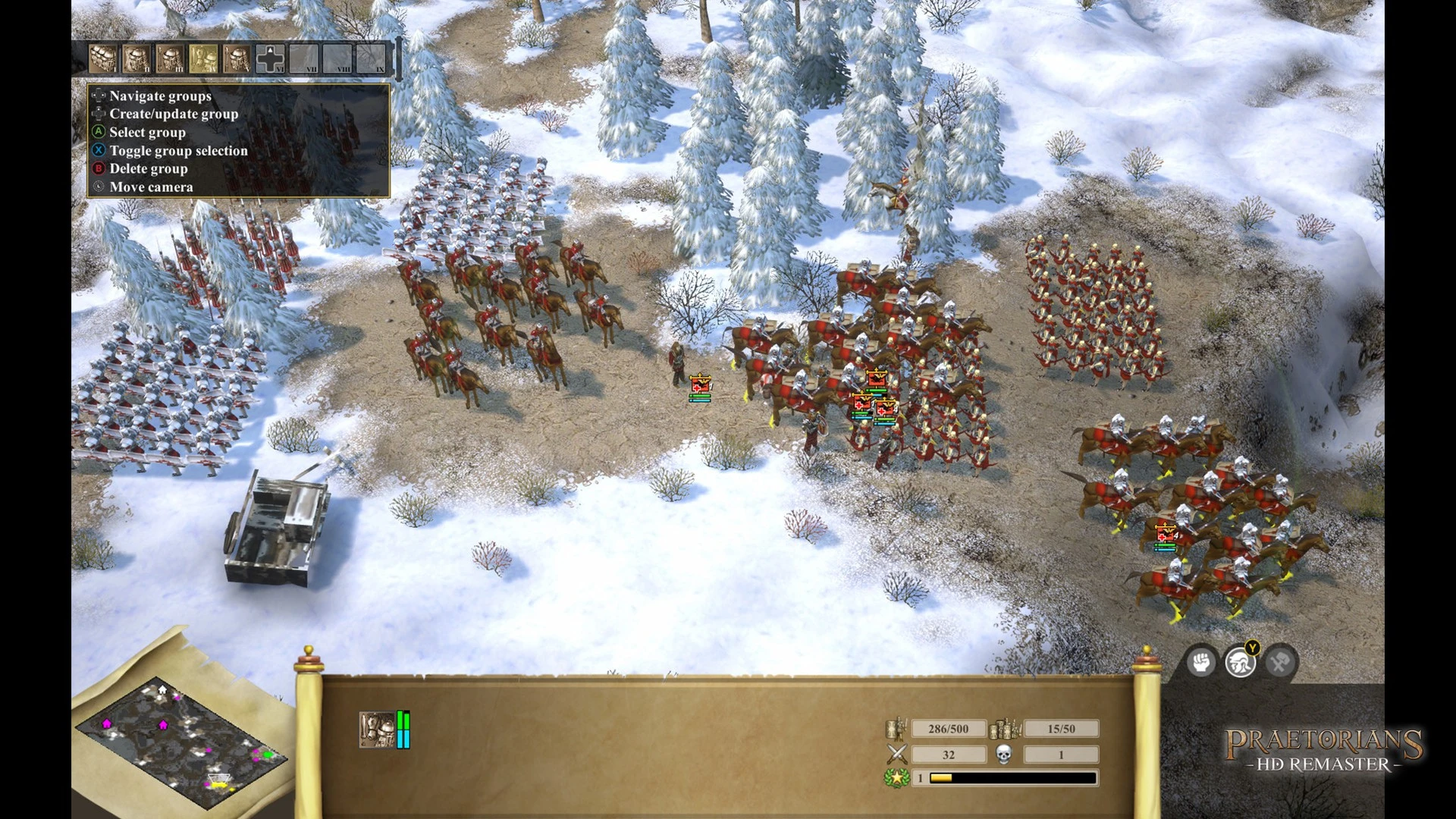Activate control group V in the group bar
This screenshot has height=819, width=1456.
coord(237,58)
